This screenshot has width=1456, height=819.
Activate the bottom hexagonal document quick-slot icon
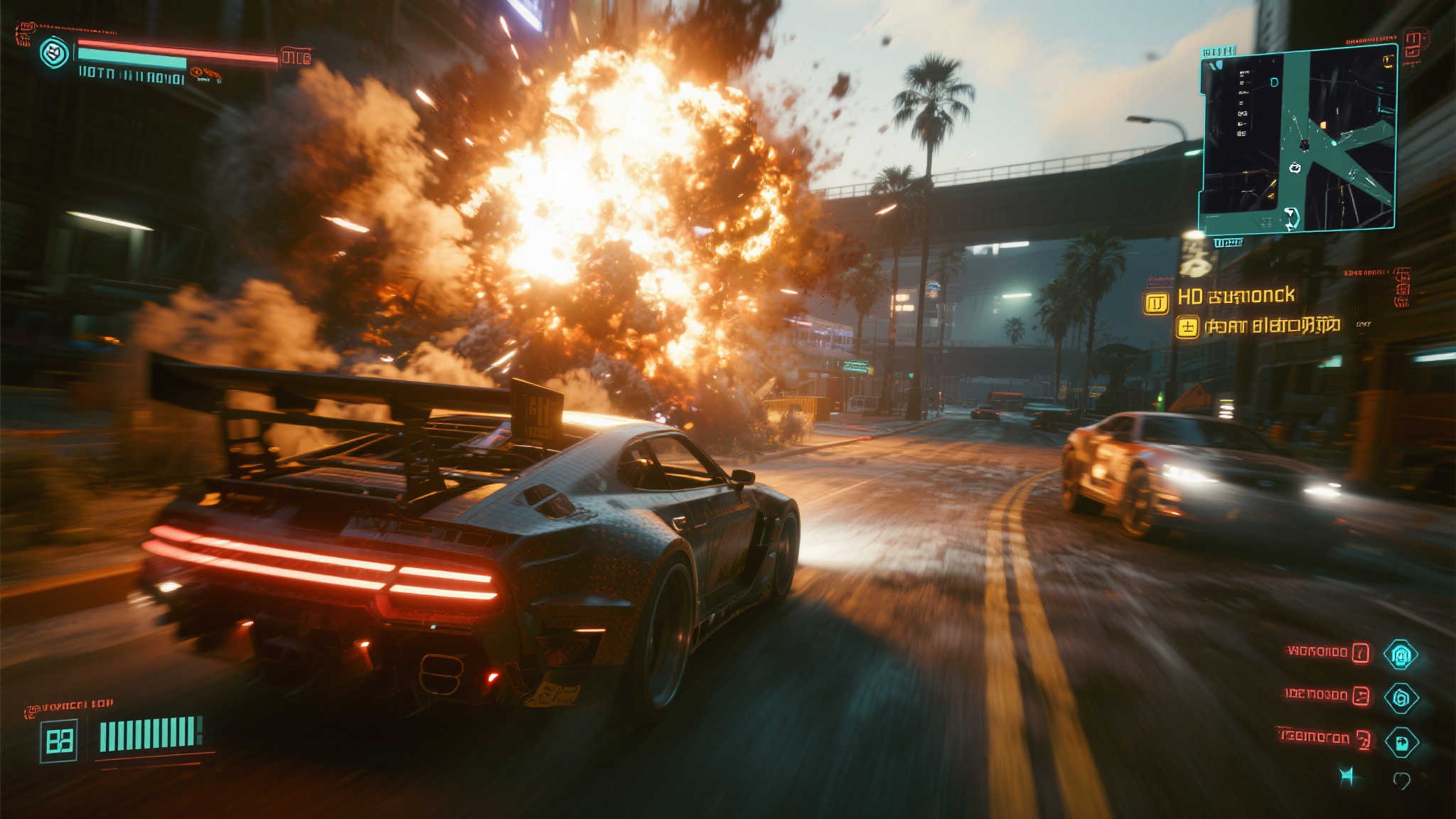[x=1401, y=743]
